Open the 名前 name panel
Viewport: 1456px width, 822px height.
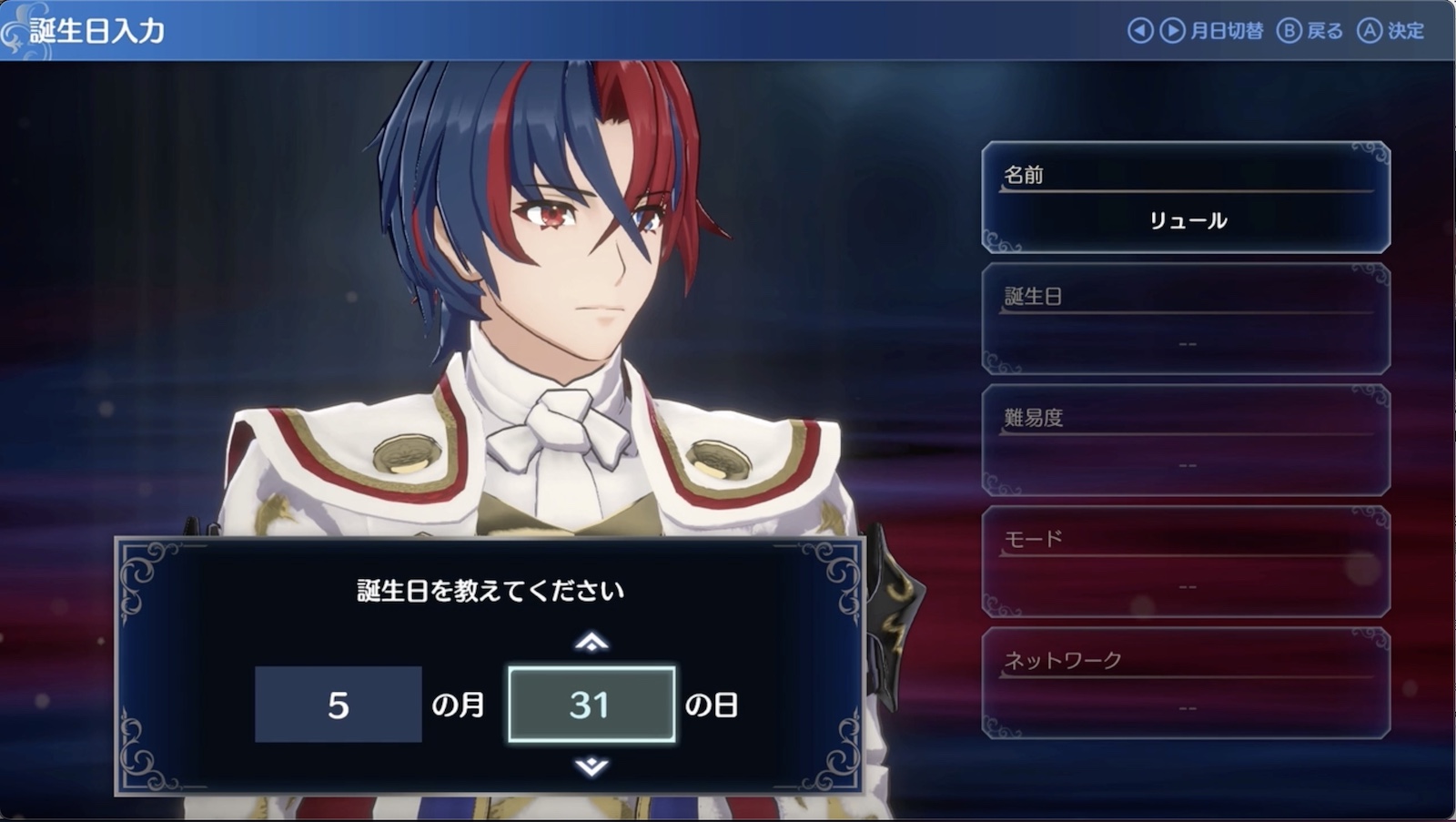pyautogui.click(x=1186, y=198)
